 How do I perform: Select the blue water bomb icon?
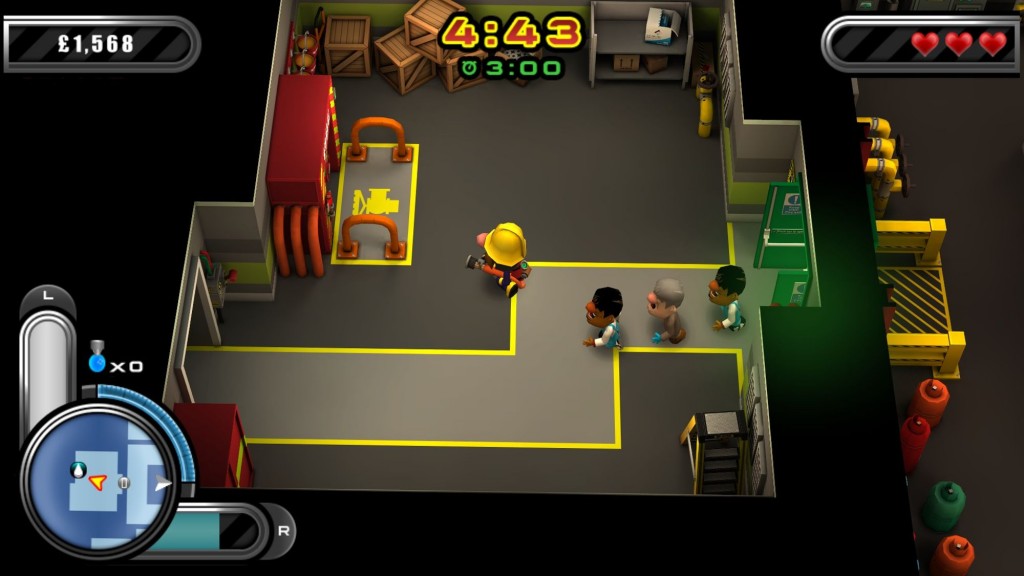(97, 359)
